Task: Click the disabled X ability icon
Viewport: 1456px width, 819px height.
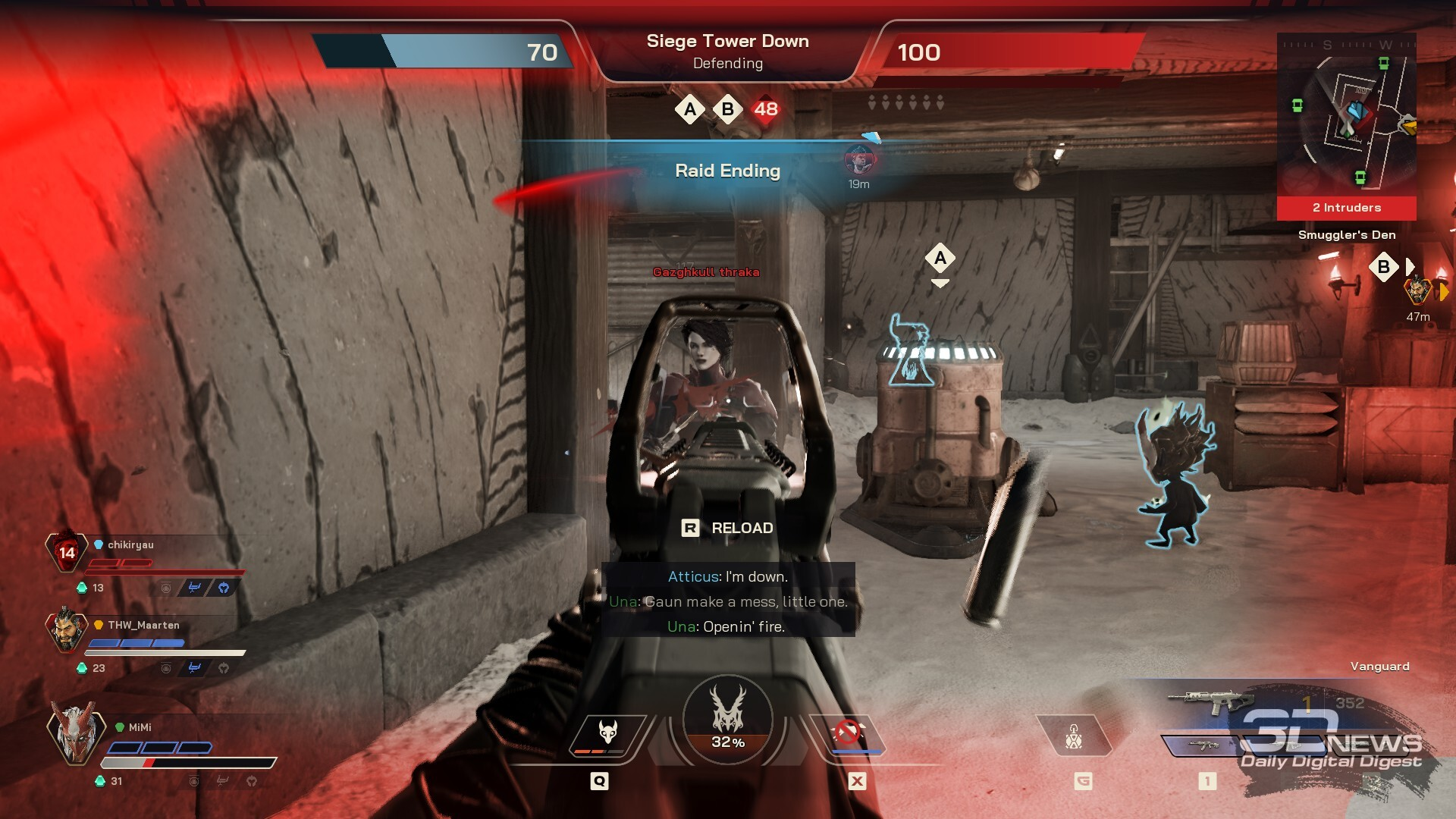Action: (x=848, y=735)
